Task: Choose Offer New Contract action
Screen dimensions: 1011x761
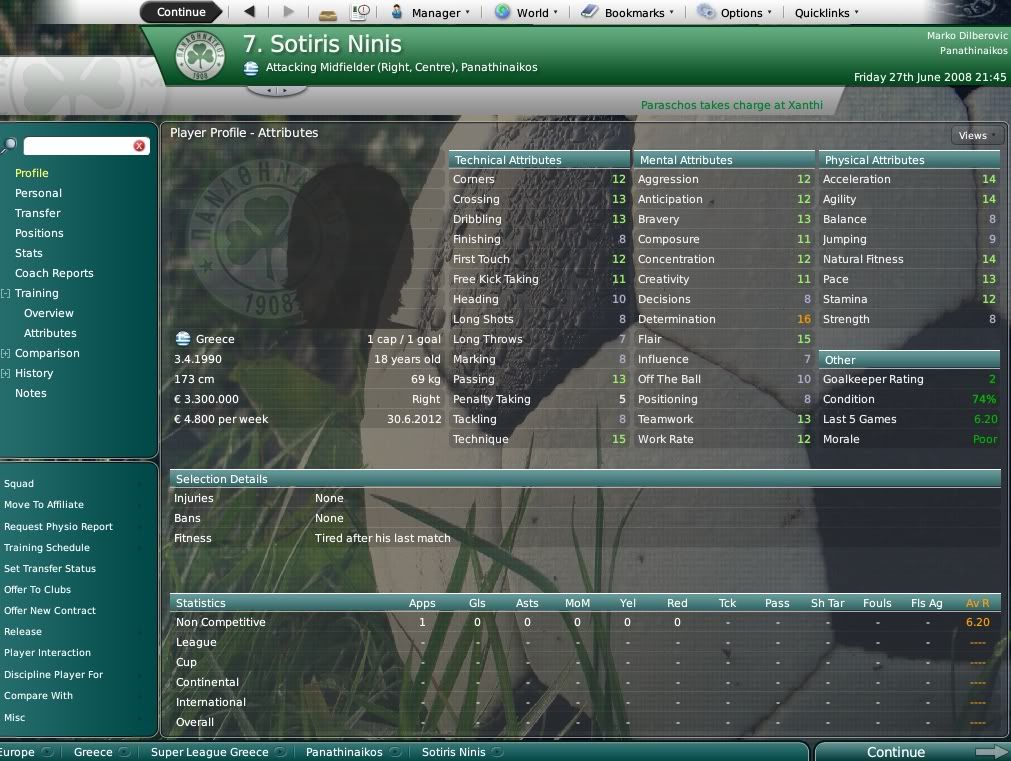Action: tap(50, 611)
